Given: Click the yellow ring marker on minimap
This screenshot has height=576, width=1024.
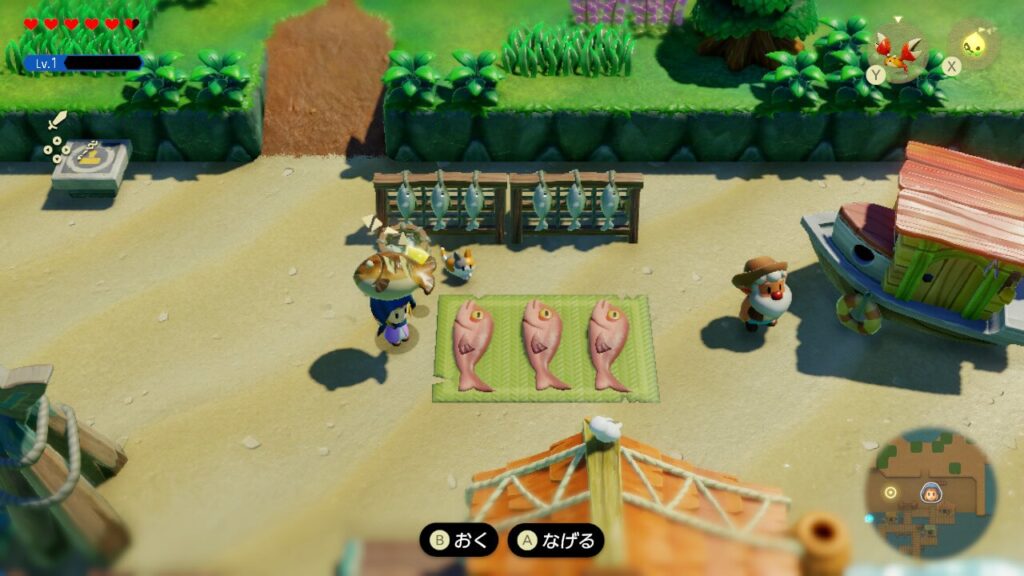Looking at the screenshot, I should click(890, 492).
